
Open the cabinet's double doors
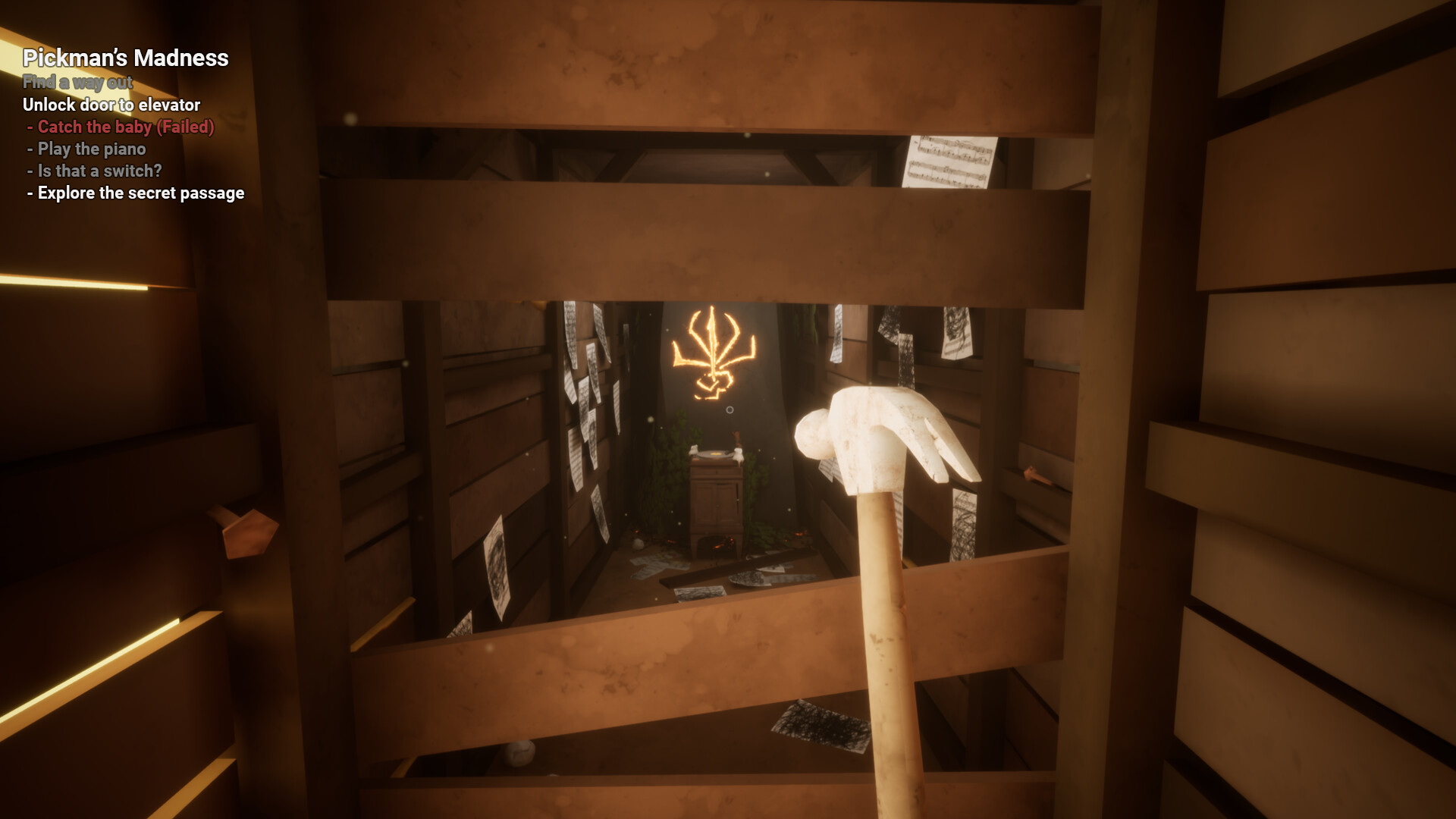click(716, 502)
